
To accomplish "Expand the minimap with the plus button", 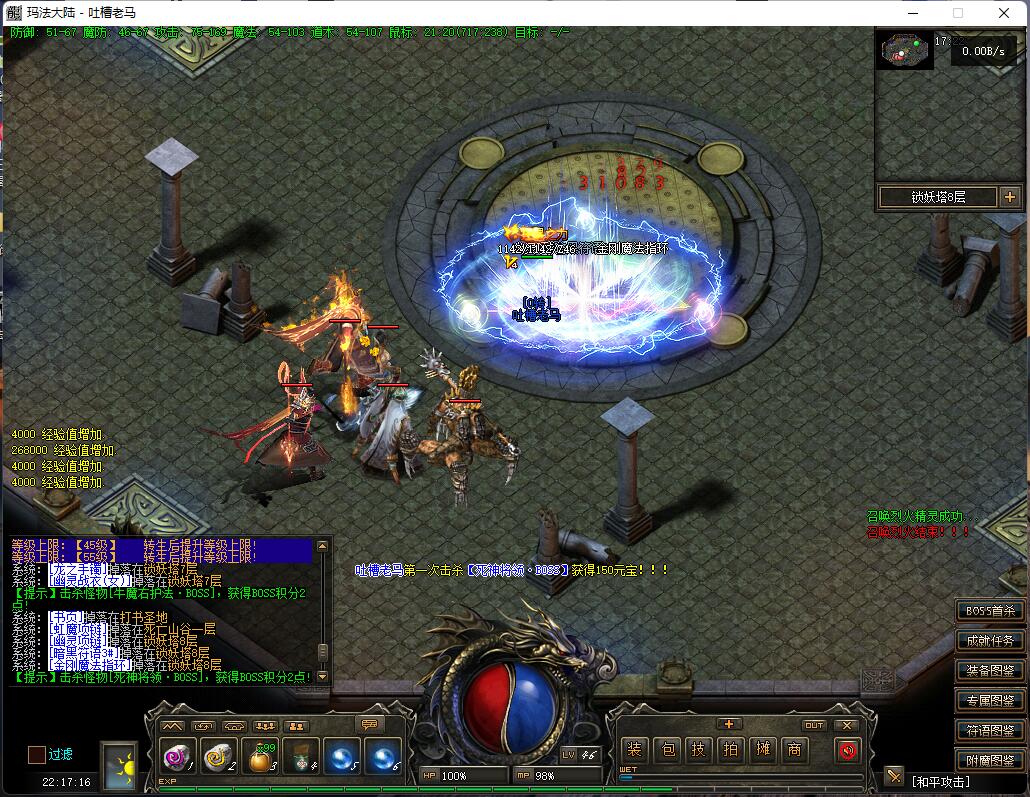I will (x=1009, y=197).
